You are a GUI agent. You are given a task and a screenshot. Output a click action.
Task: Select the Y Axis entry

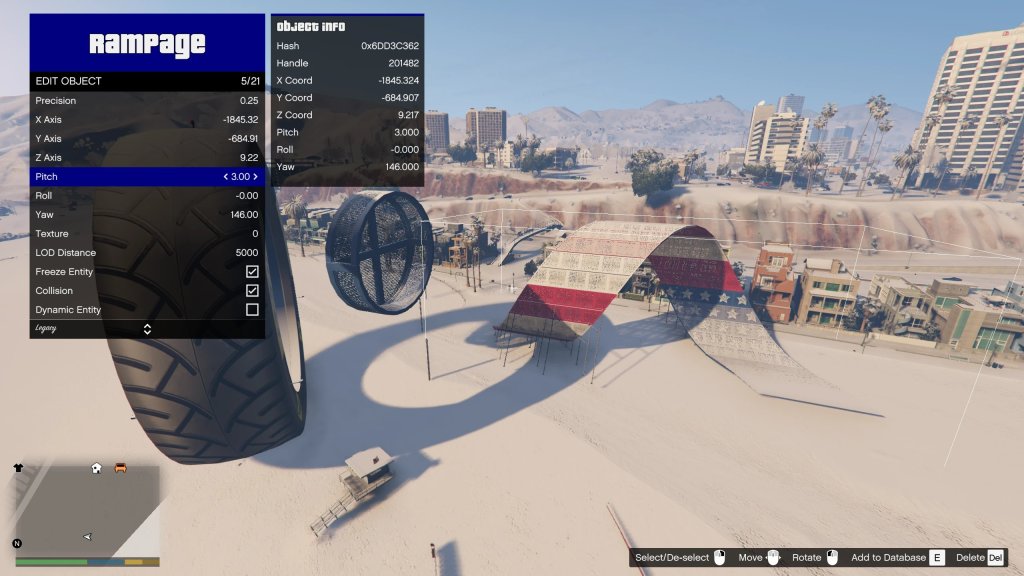pyautogui.click(x=147, y=139)
